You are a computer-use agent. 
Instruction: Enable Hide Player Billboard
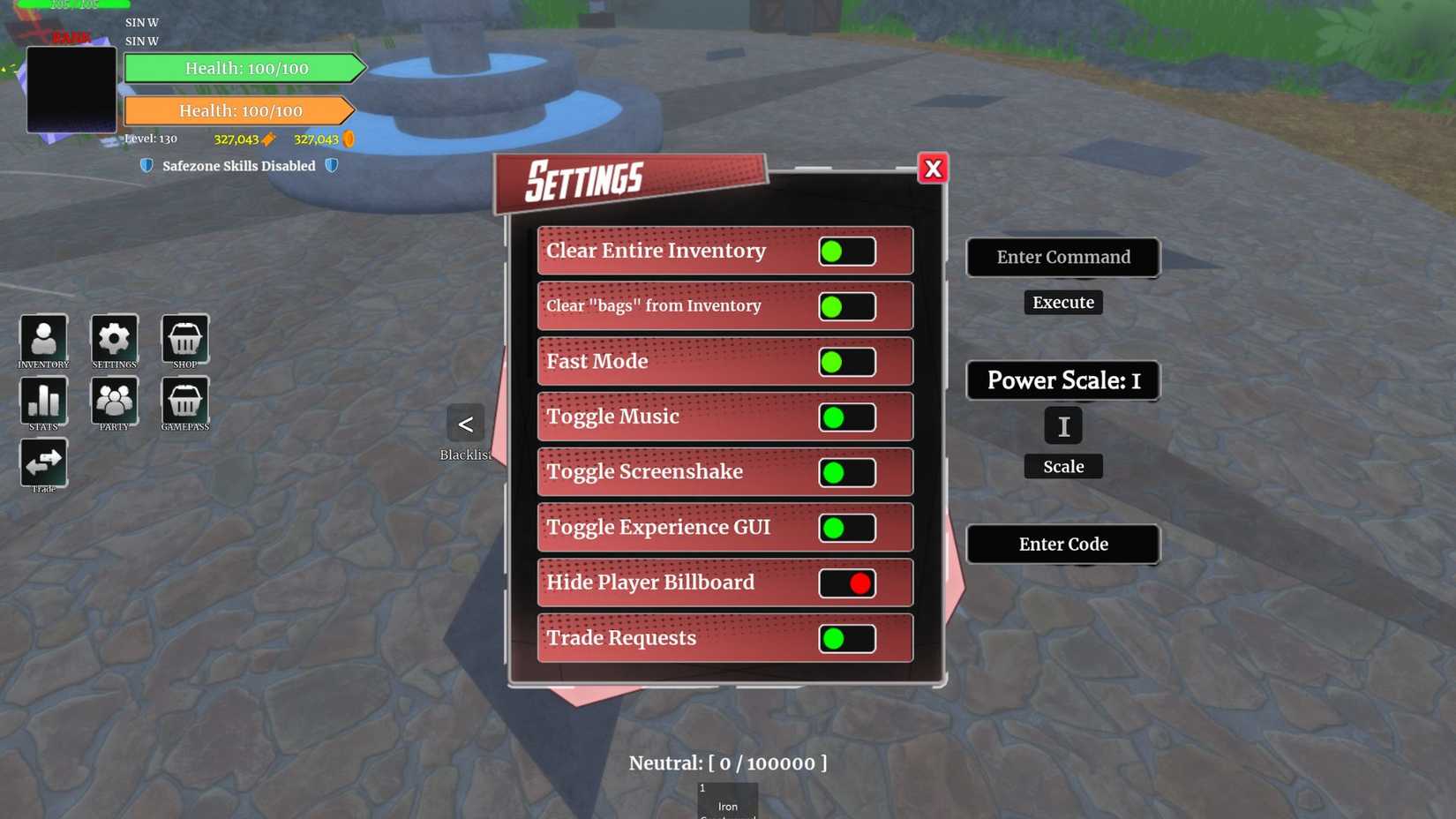click(846, 582)
